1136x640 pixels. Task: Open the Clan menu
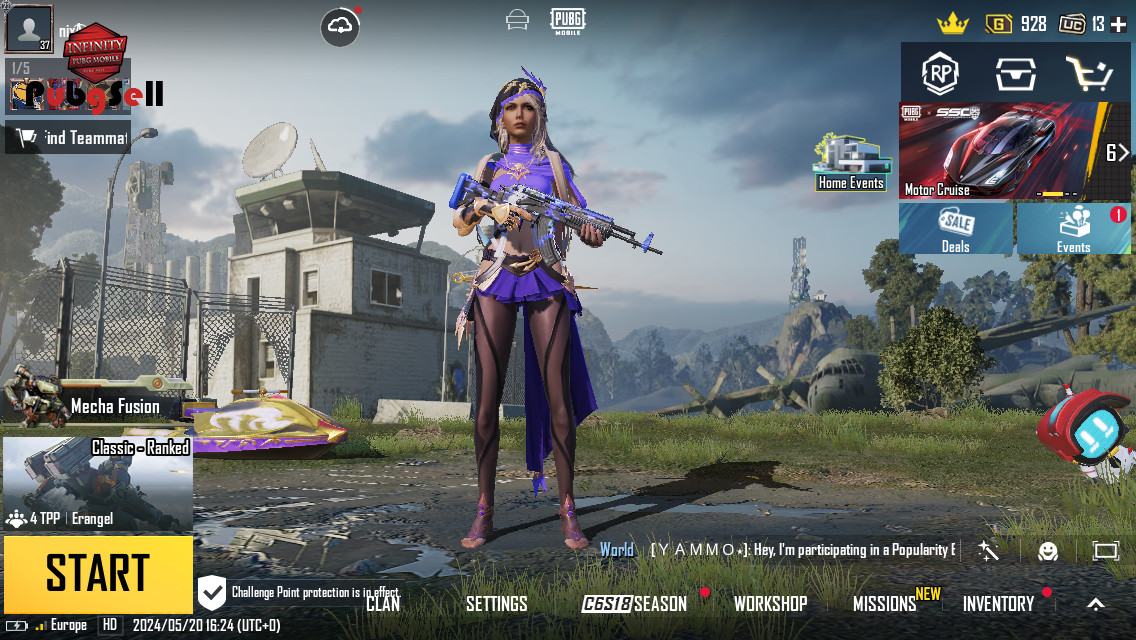pos(383,603)
